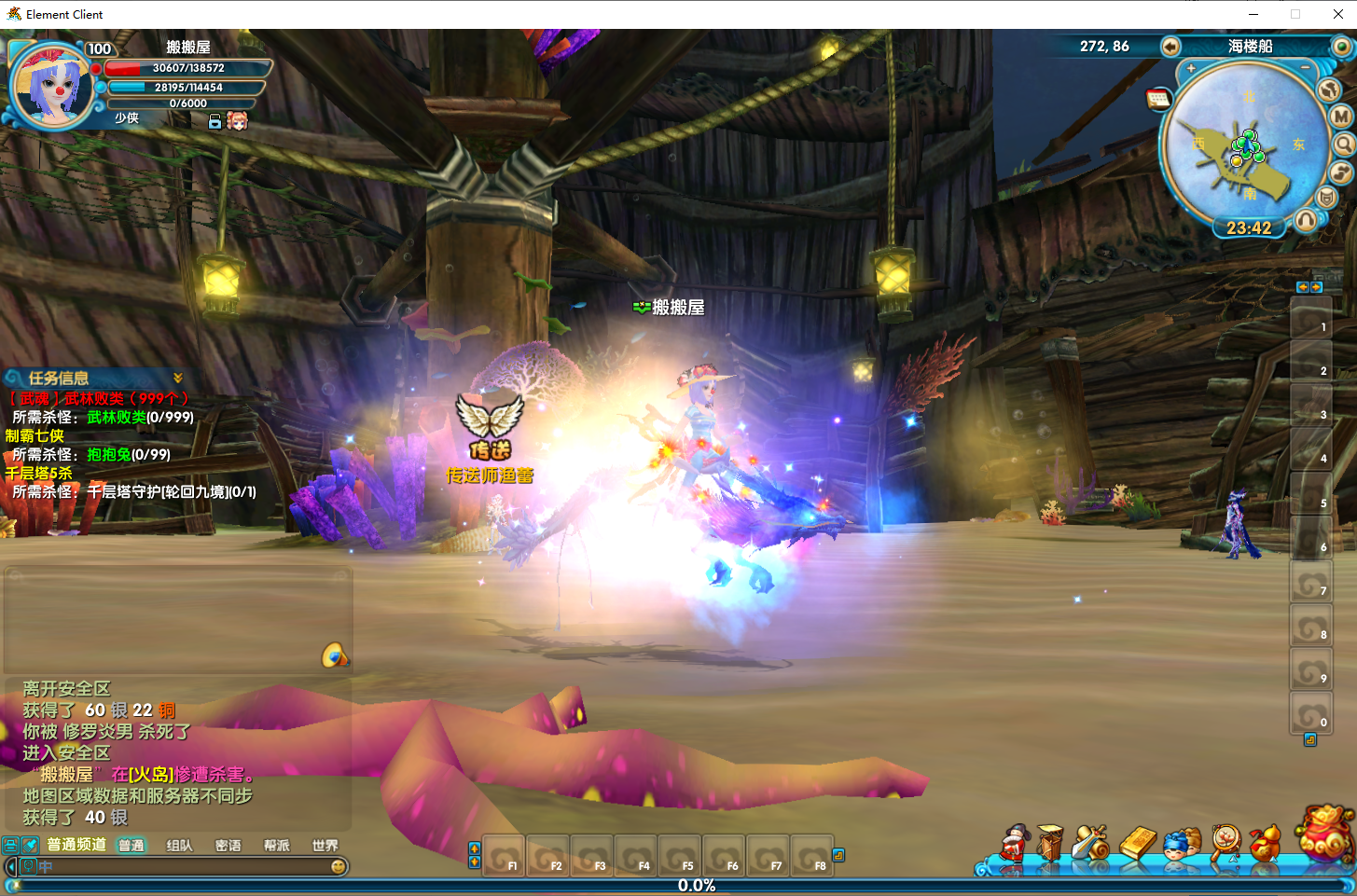The width and height of the screenshot is (1357, 896).
Task: Select the 密语 whisper chat tab
Action: click(228, 846)
